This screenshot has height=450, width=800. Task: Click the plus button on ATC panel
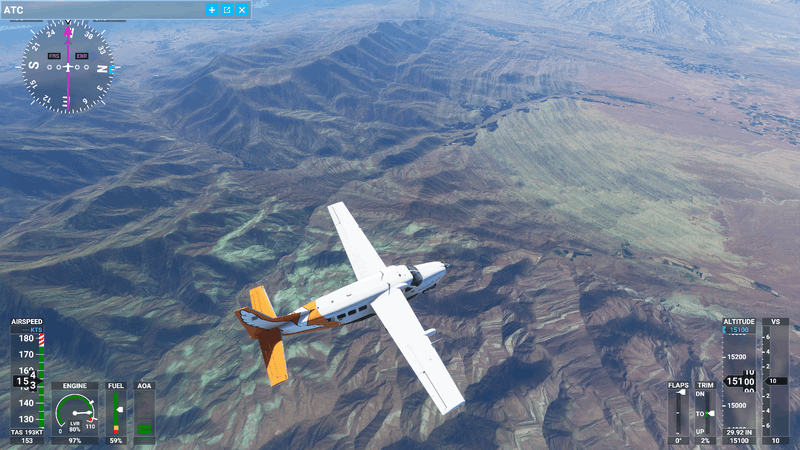[212, 10]
